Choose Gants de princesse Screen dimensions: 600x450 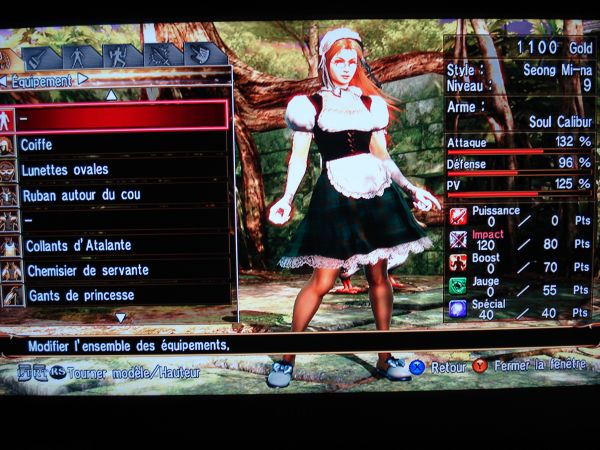[118, 295]
